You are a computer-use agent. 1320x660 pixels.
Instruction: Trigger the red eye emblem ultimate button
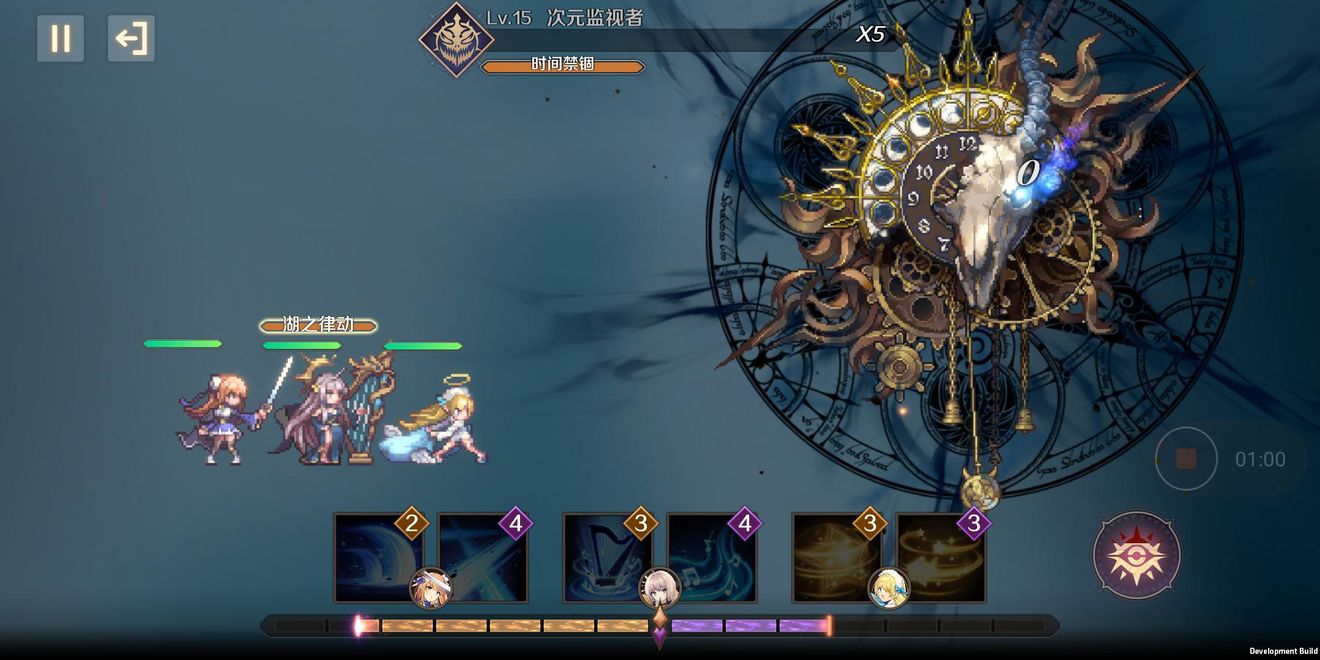pos(1137,556)
